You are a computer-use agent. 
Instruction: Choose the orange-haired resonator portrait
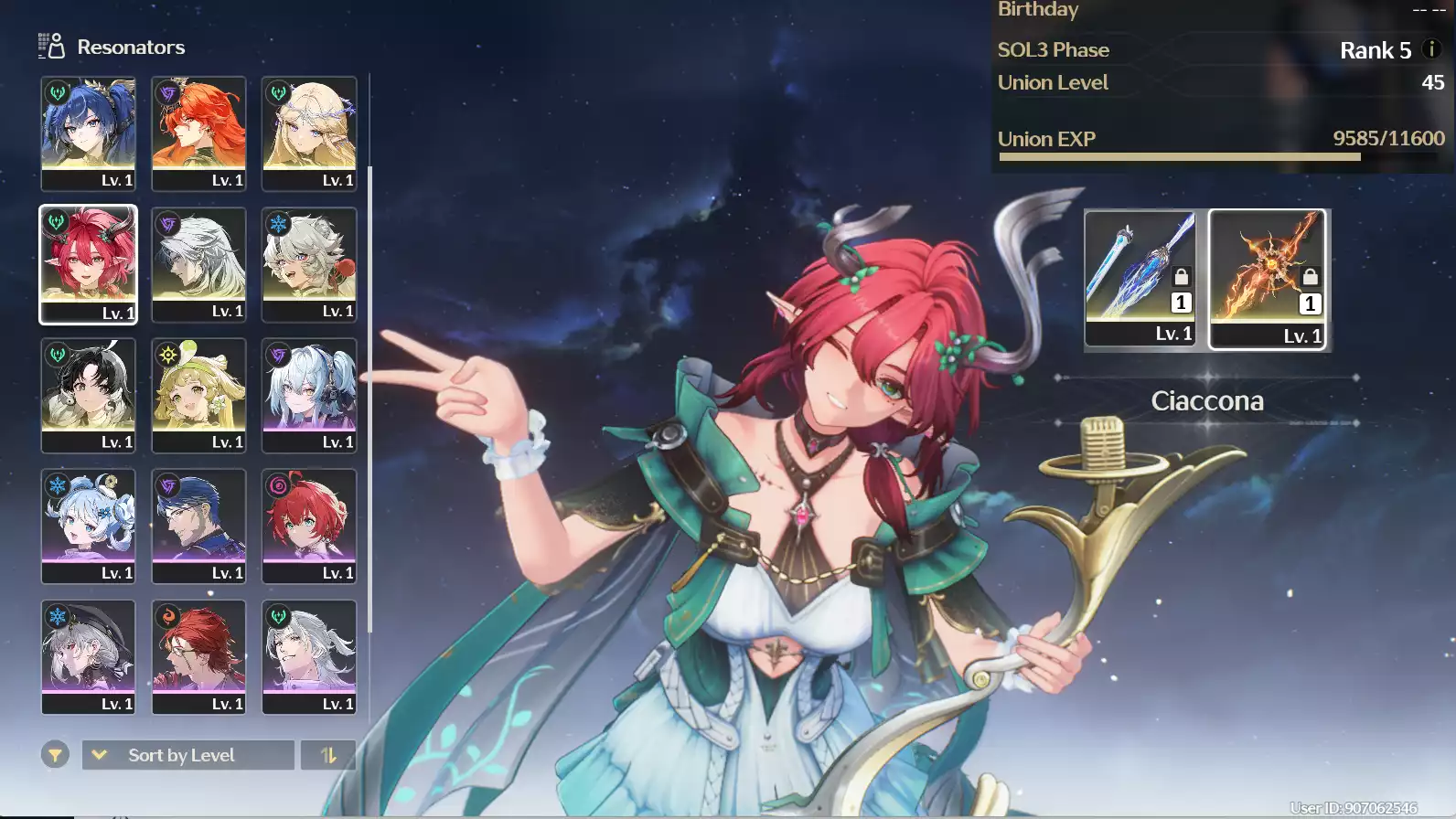[198, 133]
